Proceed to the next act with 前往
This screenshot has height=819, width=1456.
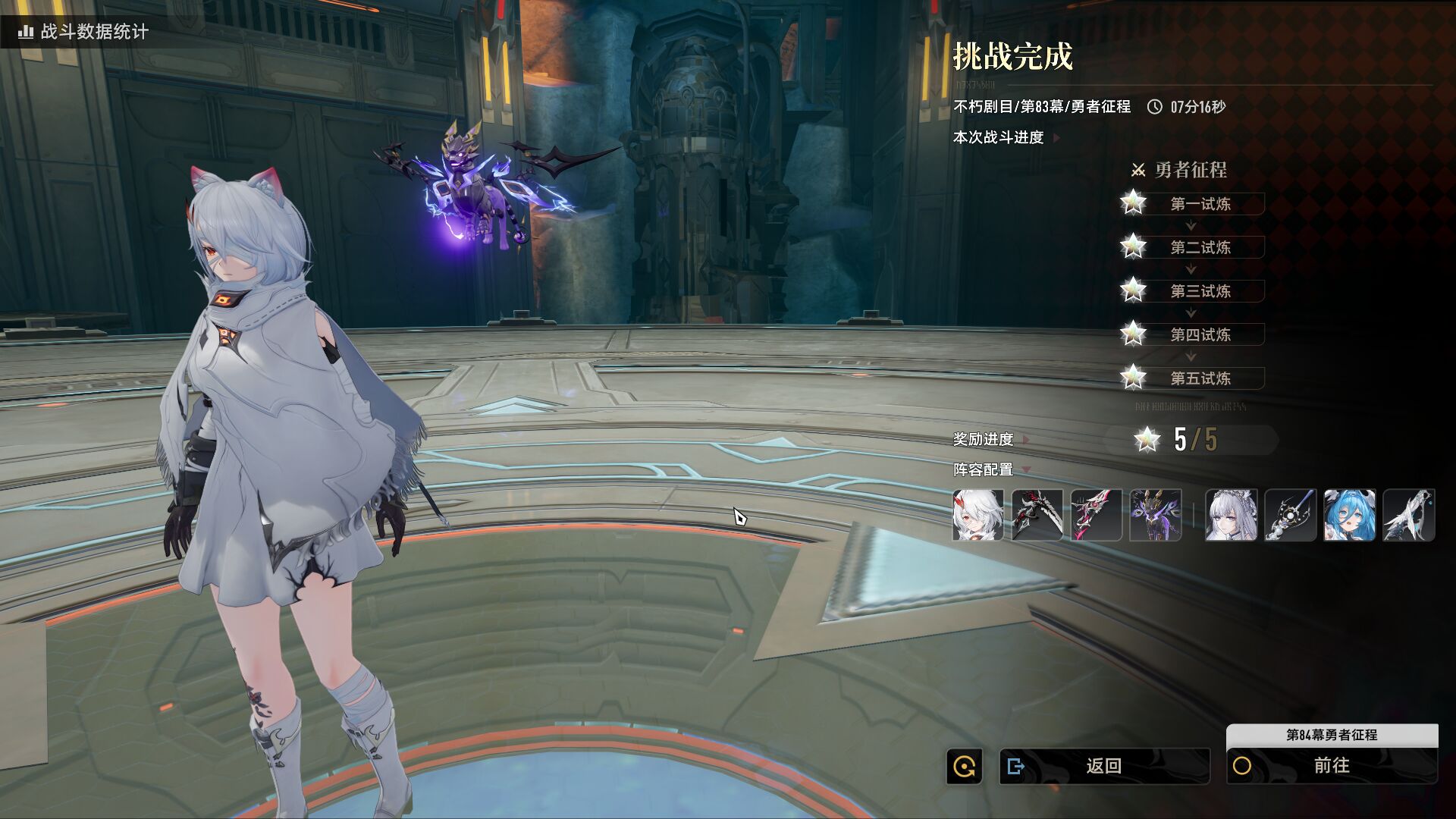click(x=1332, y=766)
